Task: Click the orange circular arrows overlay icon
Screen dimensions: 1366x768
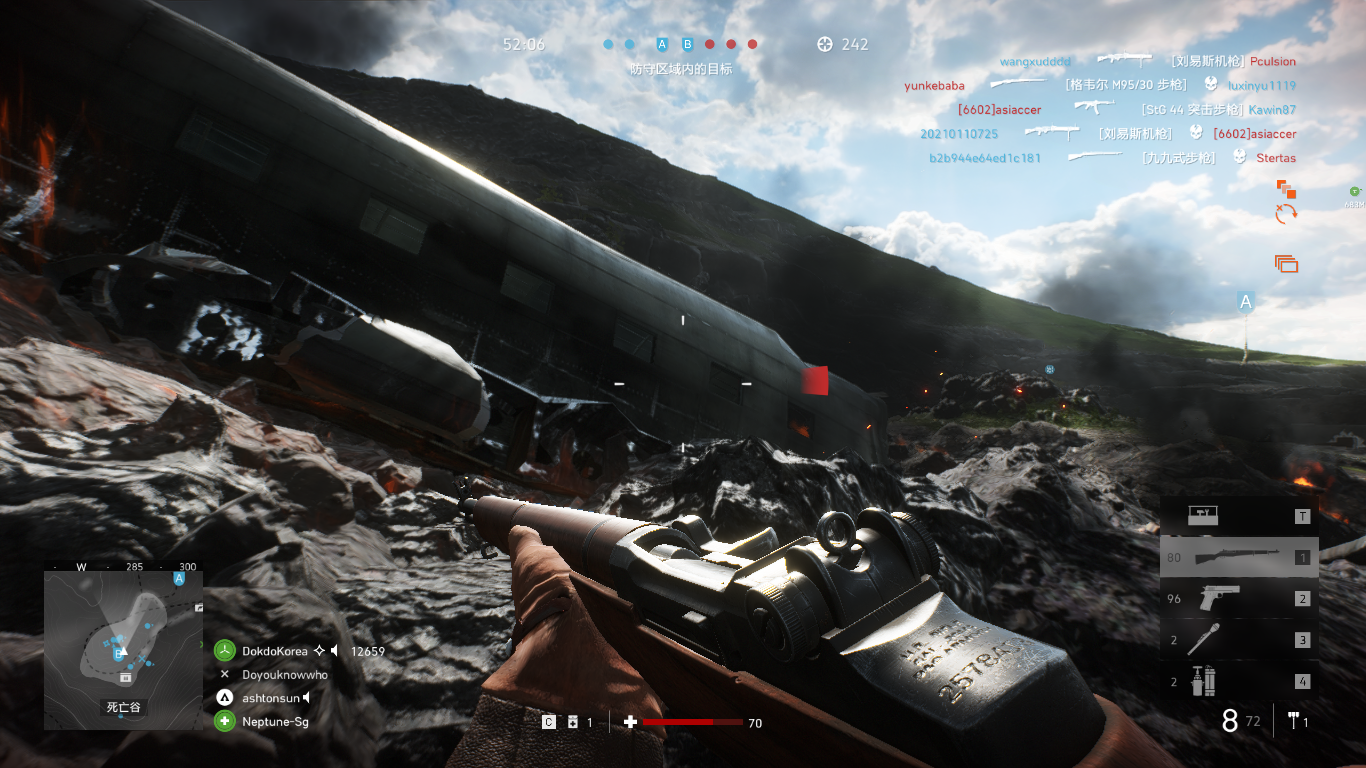Action: (x=1286, y=213)
